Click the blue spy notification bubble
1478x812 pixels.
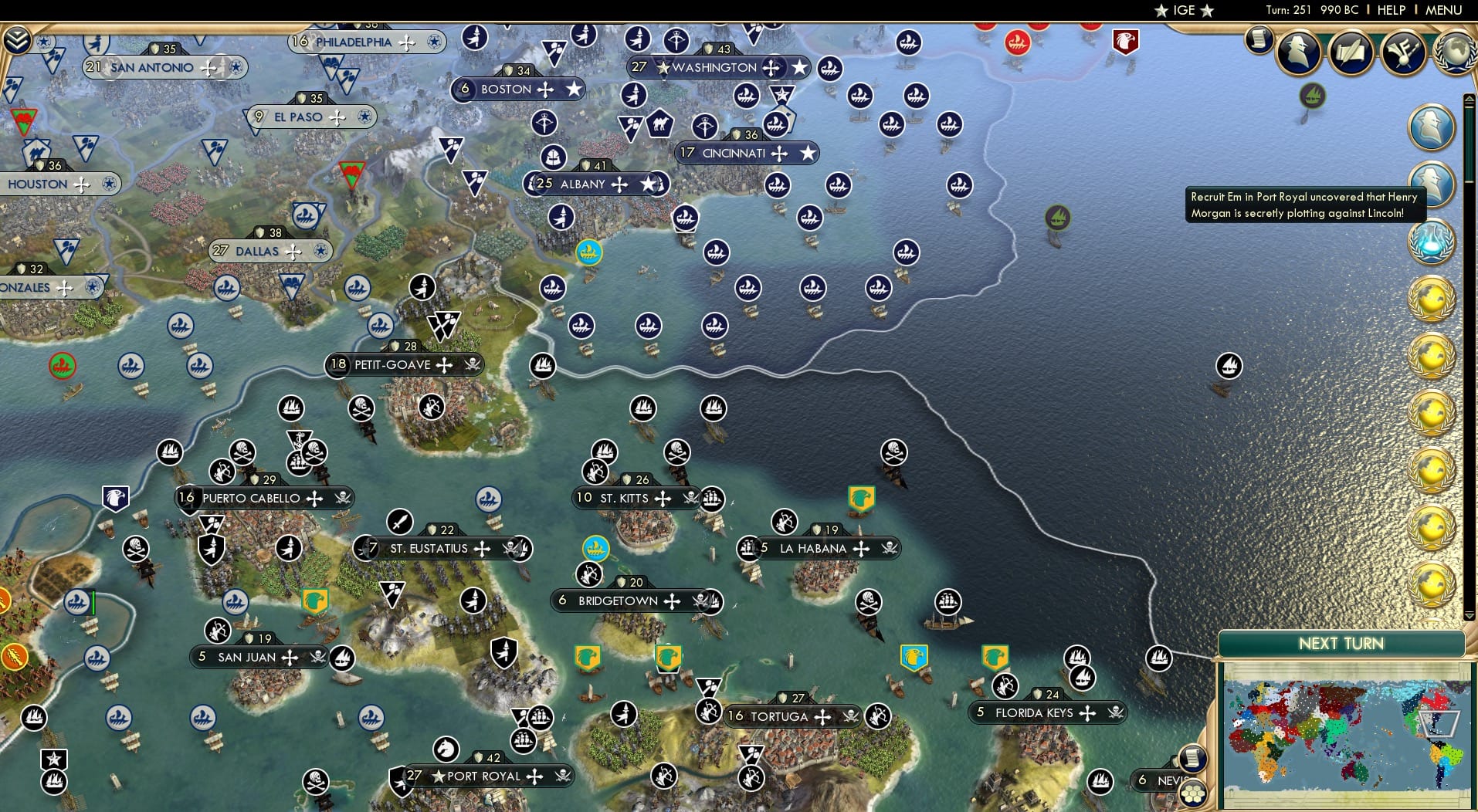[x=1432, y=127]
